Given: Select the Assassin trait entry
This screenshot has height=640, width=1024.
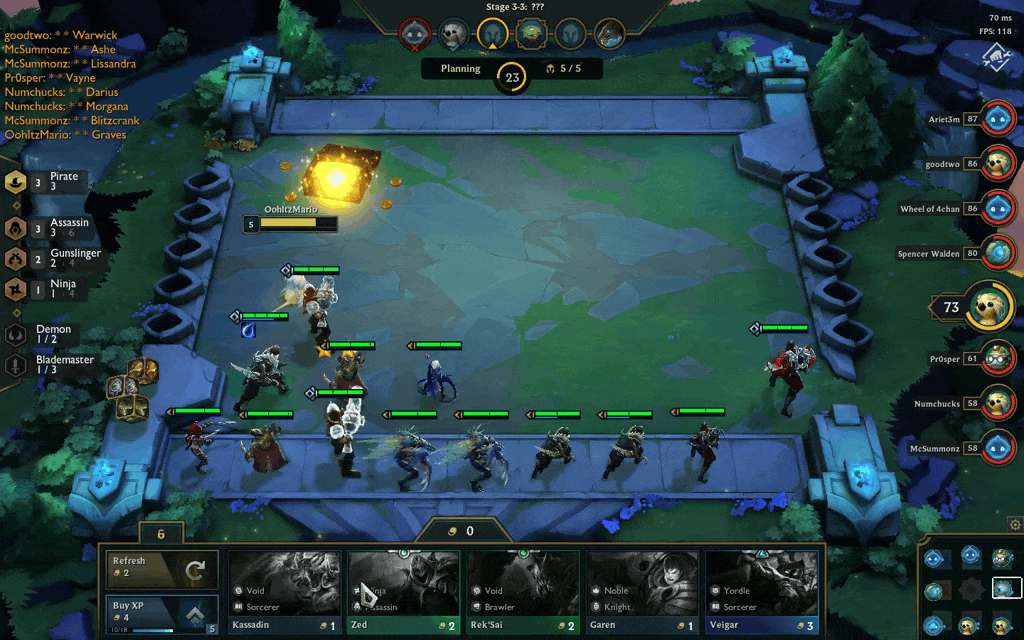Looking at the screenshot, I should pos(45,229).
